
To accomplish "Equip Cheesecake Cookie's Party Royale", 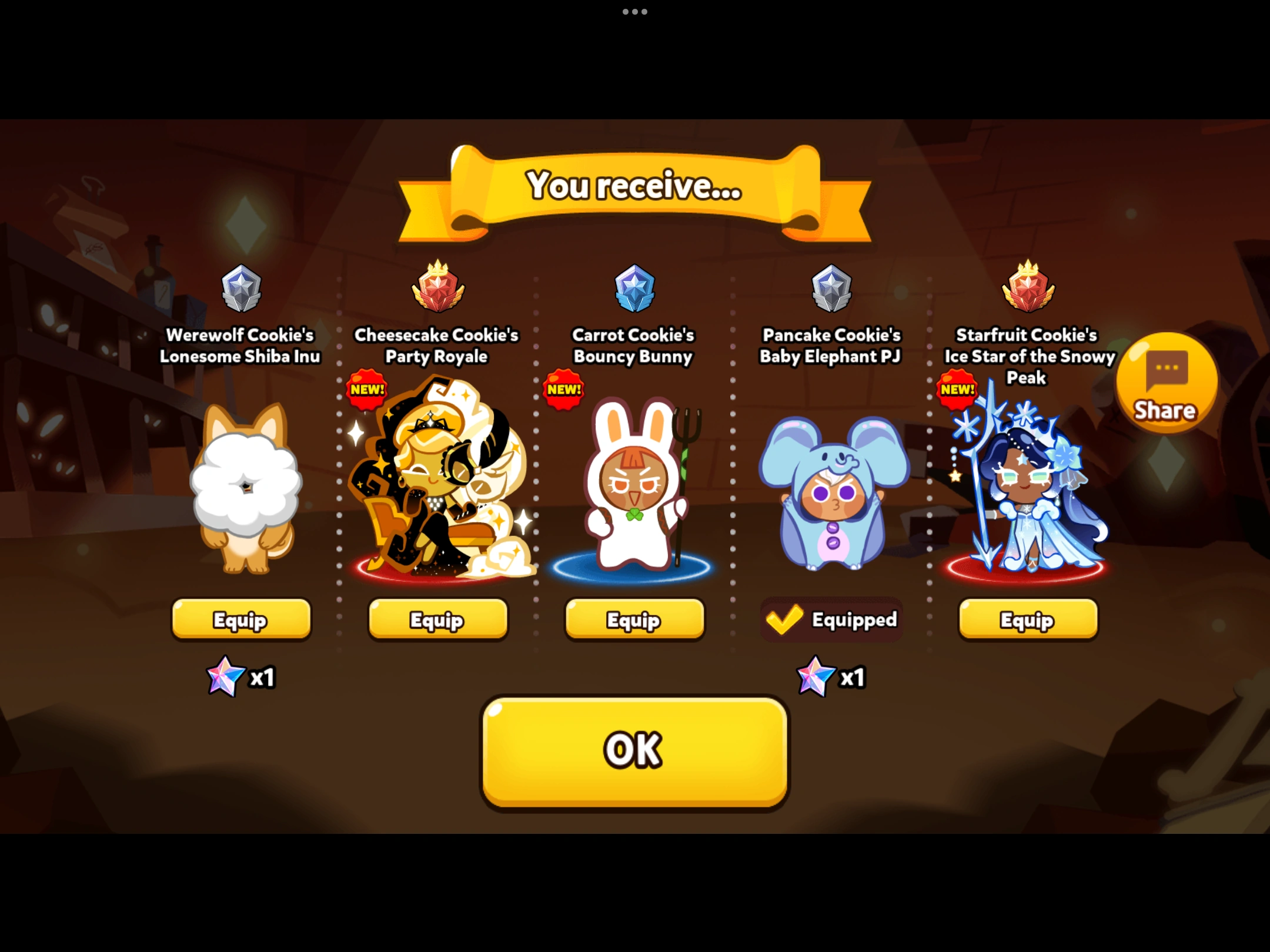I will point(437,619).
